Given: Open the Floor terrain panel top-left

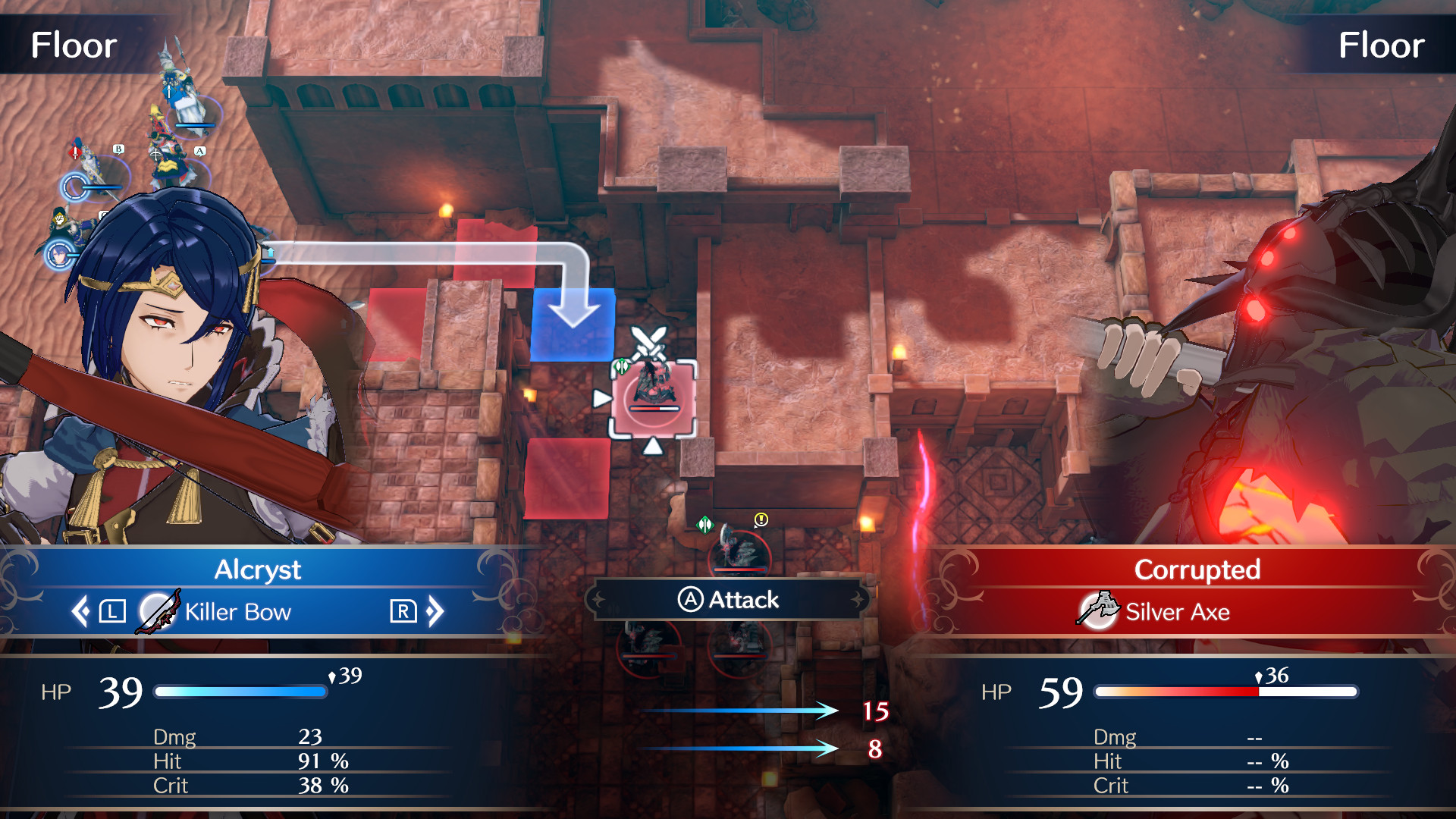Looking at the screenshot, I should tap(73, 45).
